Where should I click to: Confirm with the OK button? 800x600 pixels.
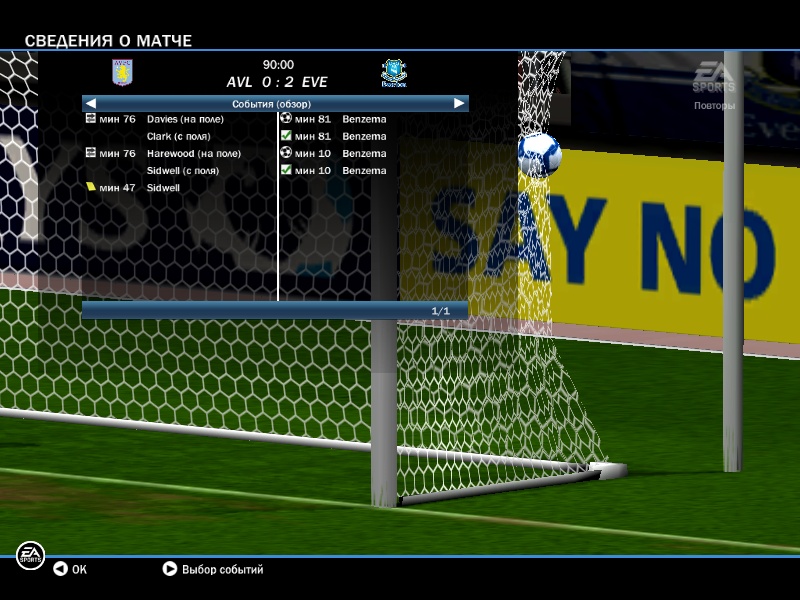click(70, 569)
